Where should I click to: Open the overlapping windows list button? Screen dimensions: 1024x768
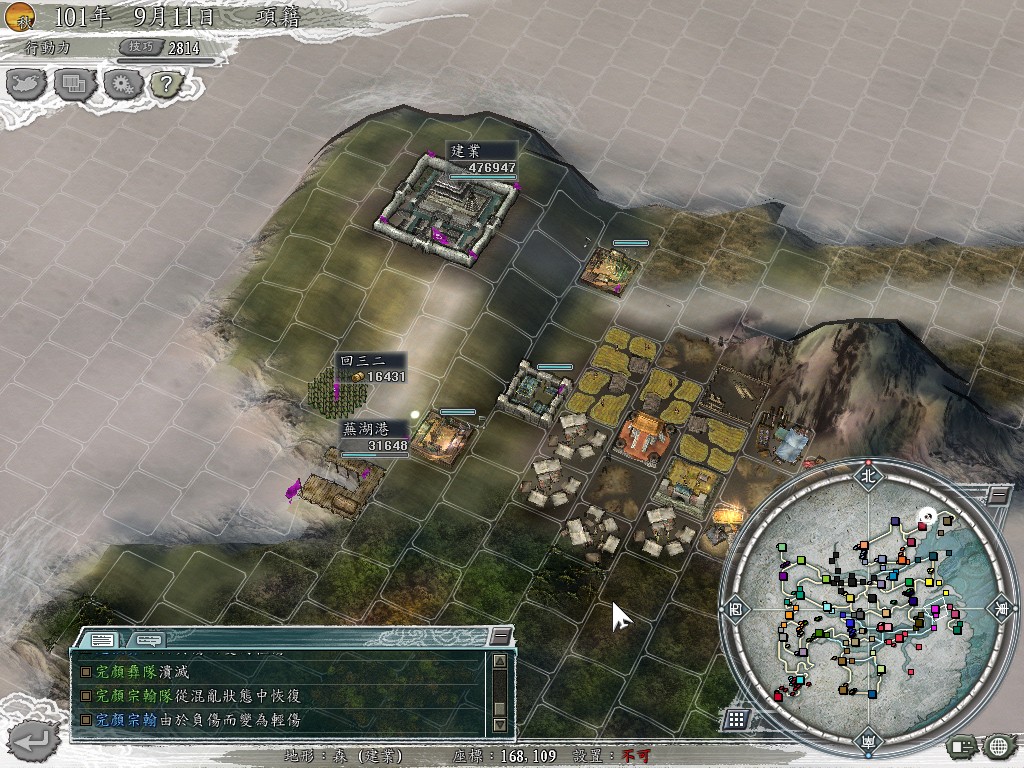[x=75, y=84]
